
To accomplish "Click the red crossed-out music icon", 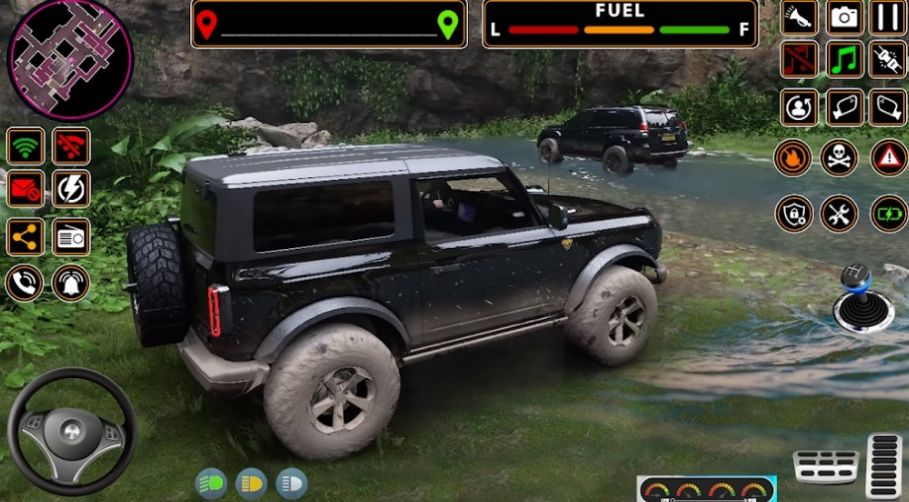I will [x=799, y=59].
